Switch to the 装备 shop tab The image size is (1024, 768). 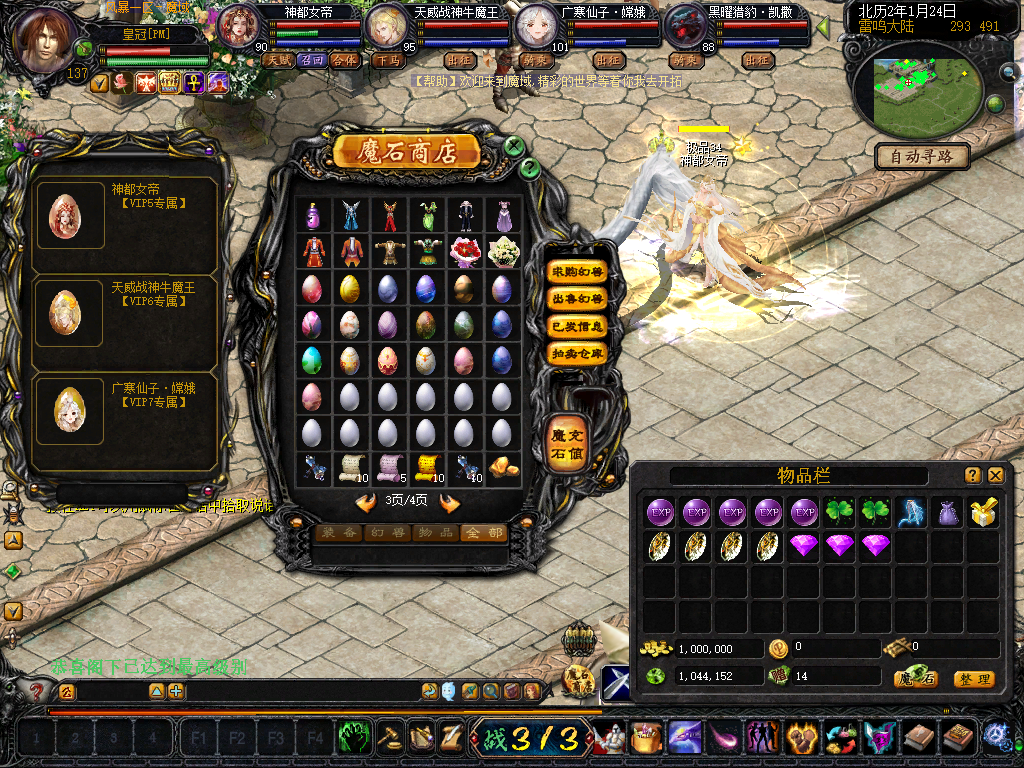pyautogui.click(x=338, y=533)
